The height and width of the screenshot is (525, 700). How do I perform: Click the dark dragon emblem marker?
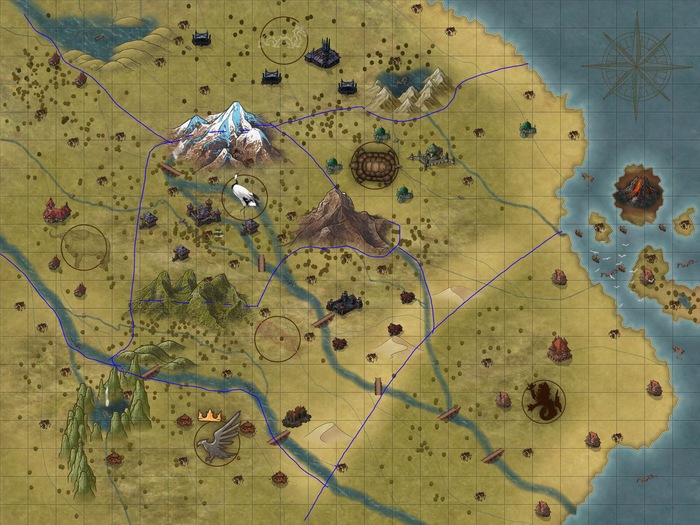point(543,399)
